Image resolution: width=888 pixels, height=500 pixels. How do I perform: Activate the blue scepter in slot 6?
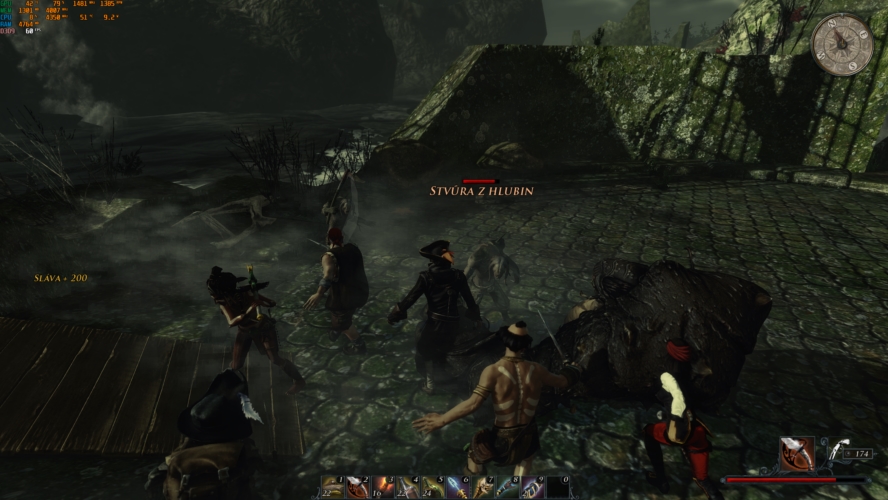tap(459, 487)
